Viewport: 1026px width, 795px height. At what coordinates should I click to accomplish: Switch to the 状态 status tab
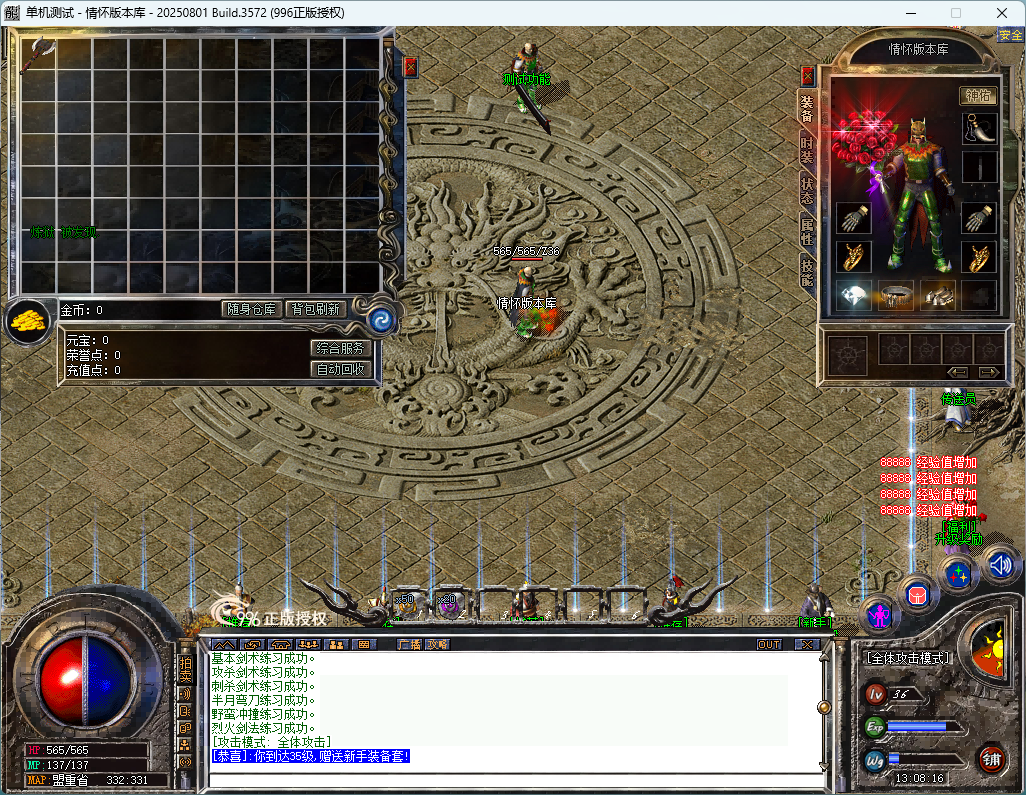pyautogui.click(x=806, y=190)
